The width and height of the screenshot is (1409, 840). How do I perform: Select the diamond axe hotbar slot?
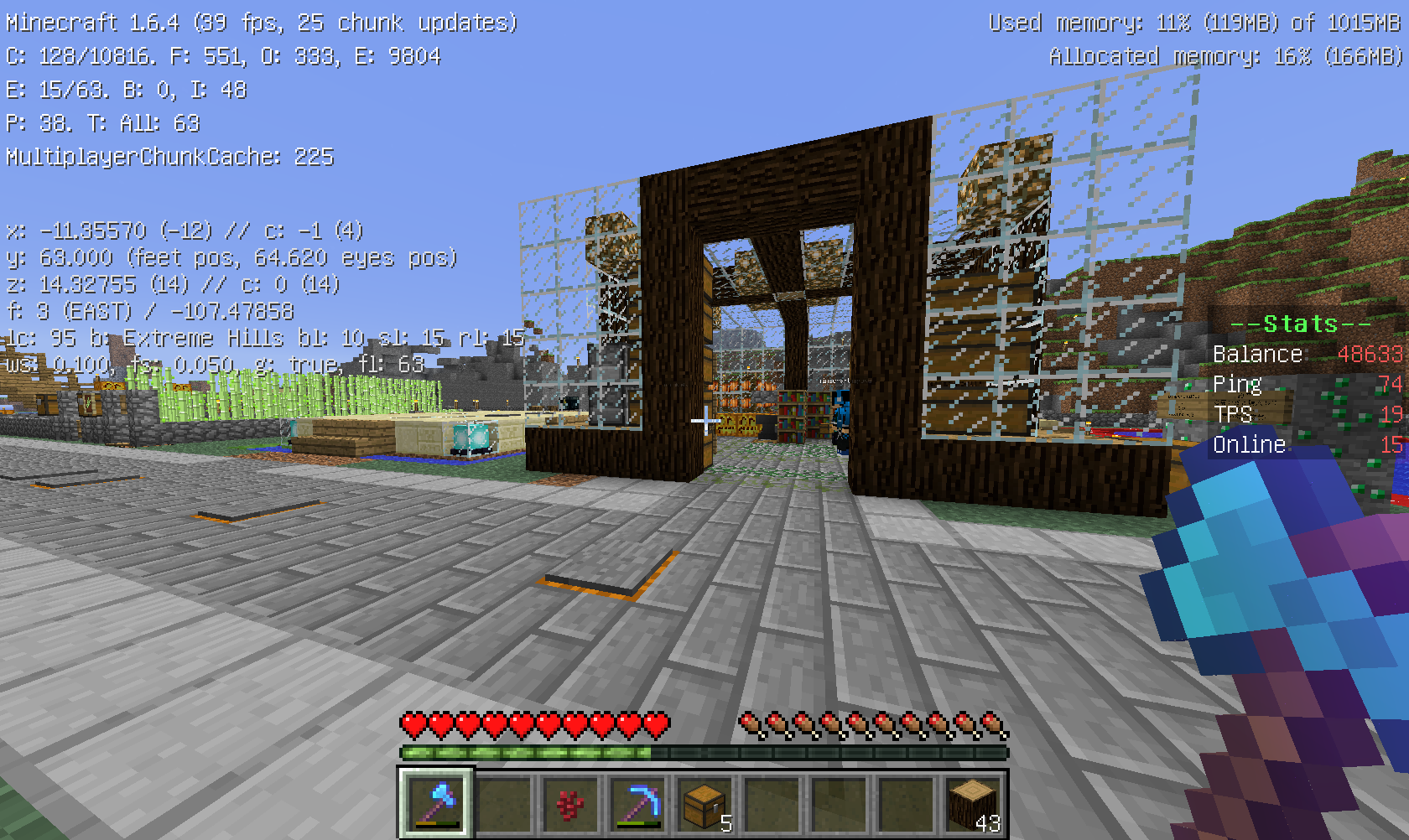(x=435, y=803)
